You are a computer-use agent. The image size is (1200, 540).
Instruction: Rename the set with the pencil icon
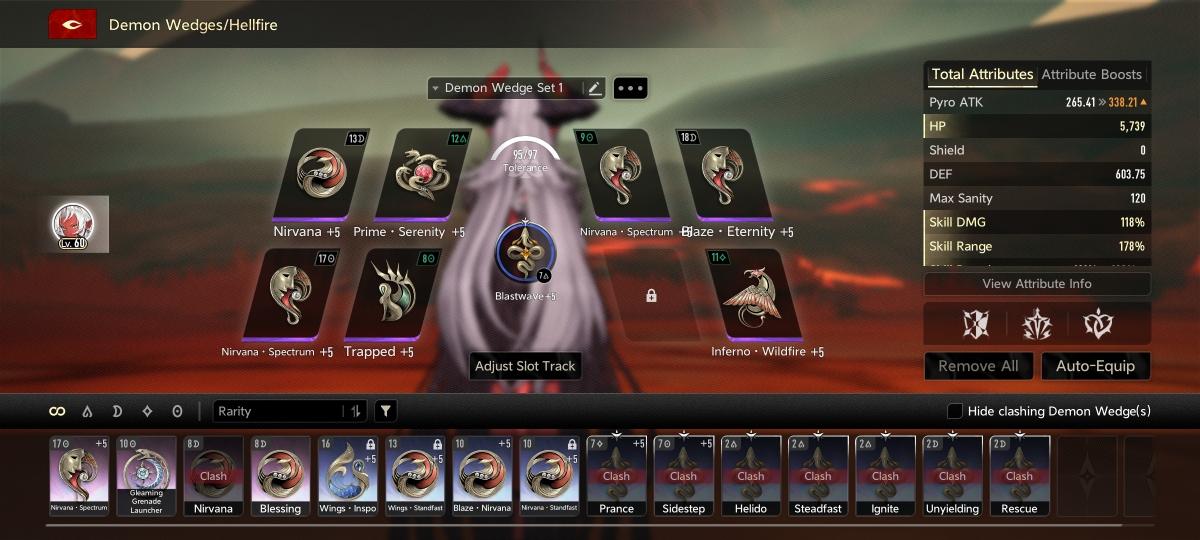pyautogui.click(x=595, y=88)
